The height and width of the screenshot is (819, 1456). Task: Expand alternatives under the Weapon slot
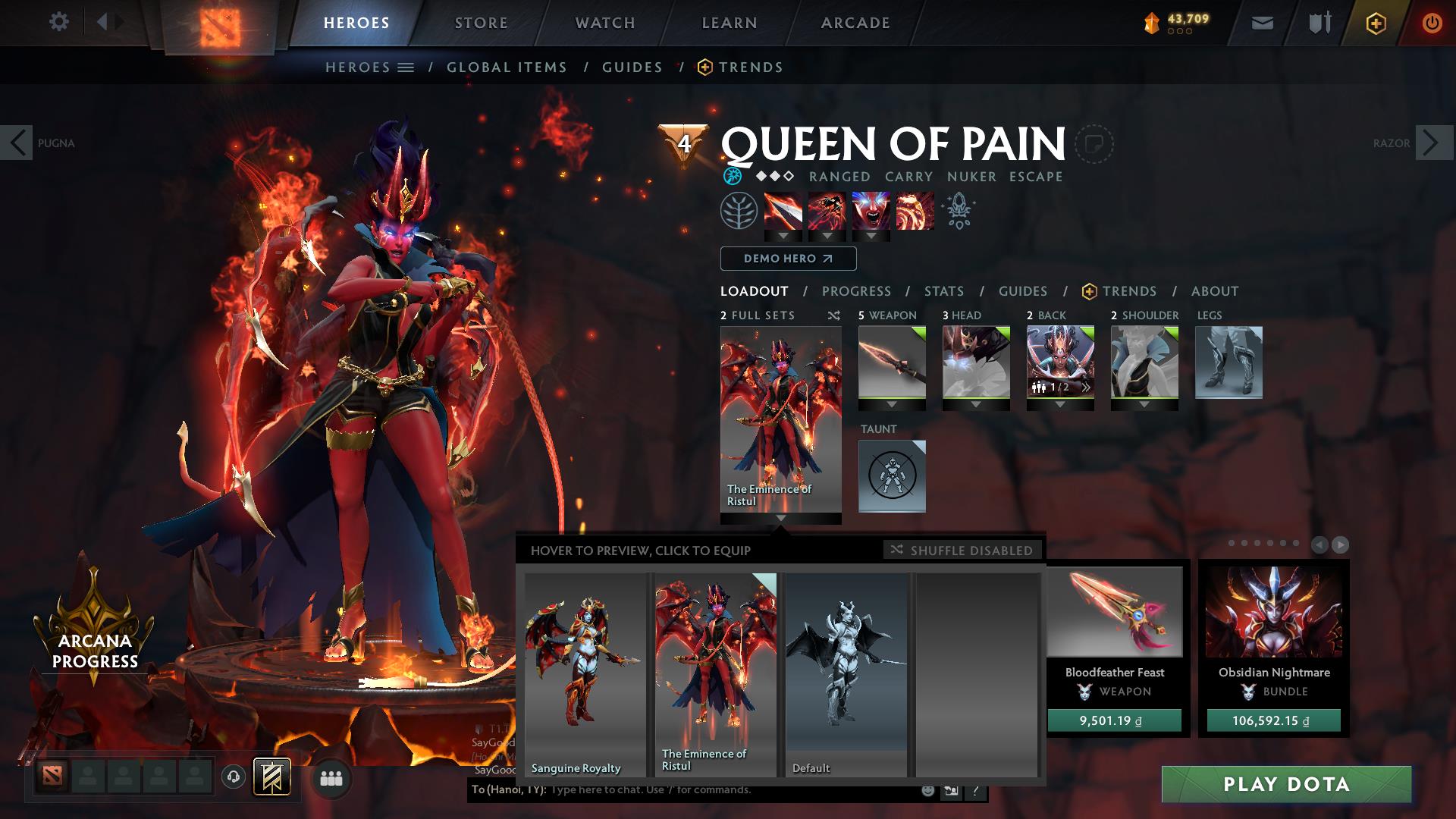pyautogui.click(x=892, y=405)
